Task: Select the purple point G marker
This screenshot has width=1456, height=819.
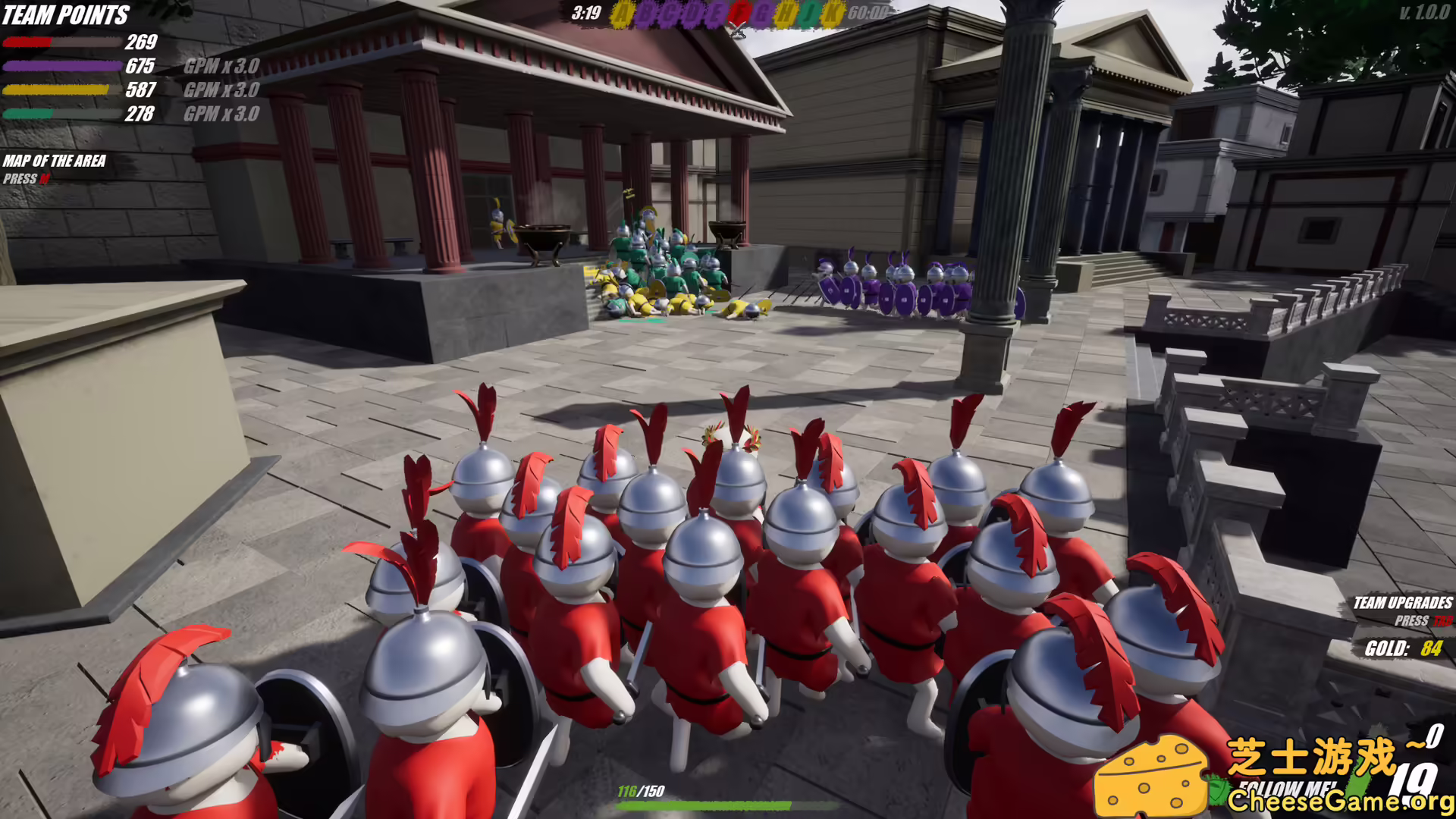Action: (762, 12)
